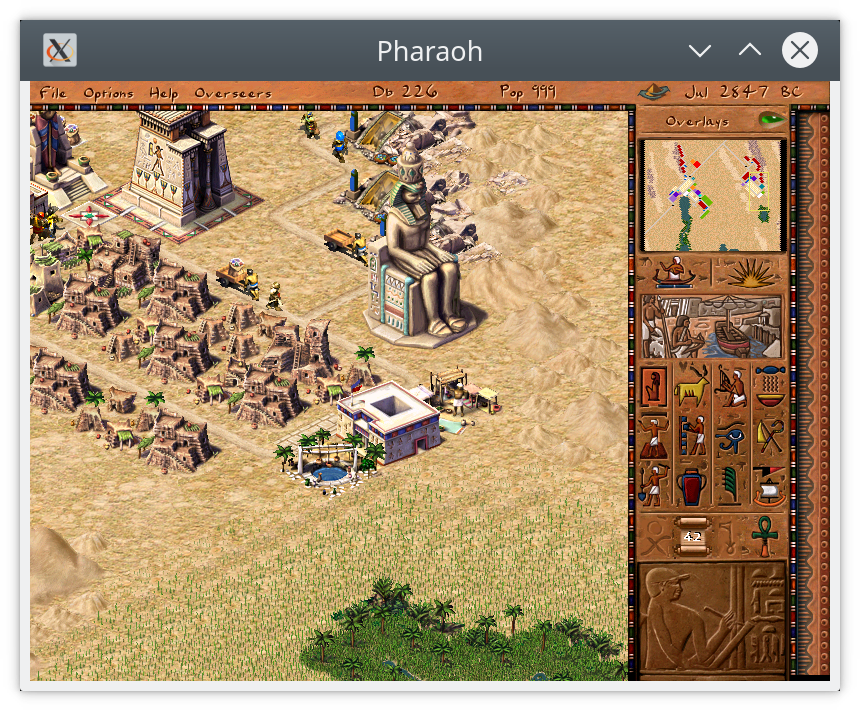The width and height of the screenshot is (860, 711).
Task: Open the Overseers menu
Action: tap(233, 93)
